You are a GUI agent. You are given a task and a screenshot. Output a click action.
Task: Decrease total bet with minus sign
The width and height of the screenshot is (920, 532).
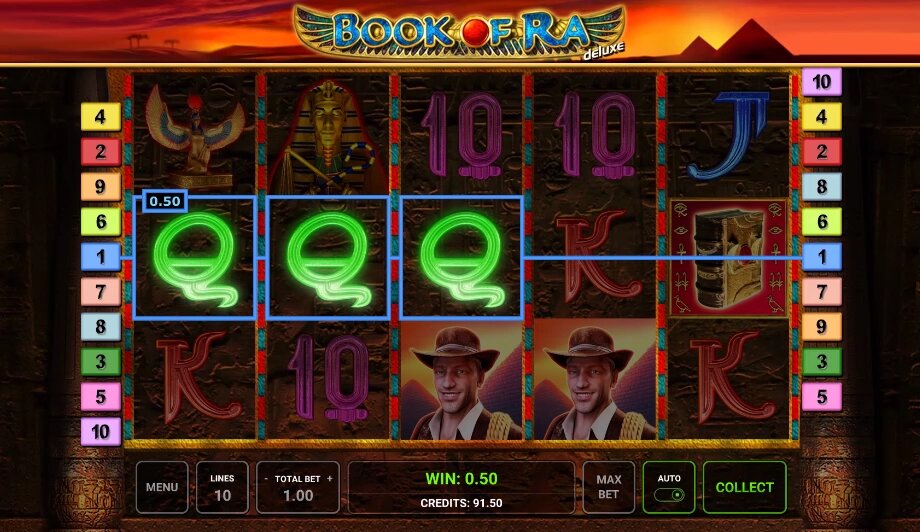click(x=267, y=479)
